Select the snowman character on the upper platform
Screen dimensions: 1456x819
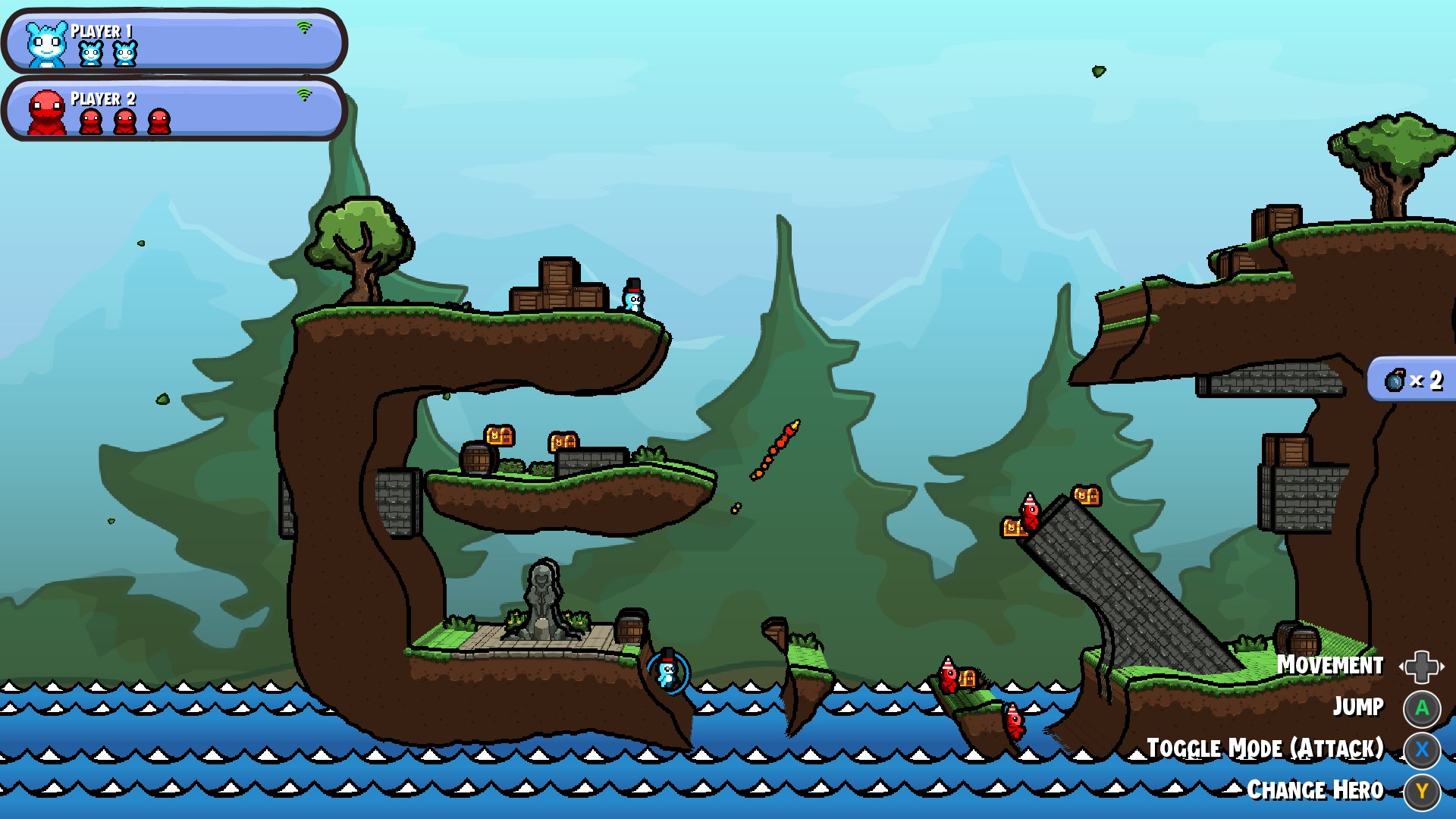pyautogui.click(x=634, y=298)
